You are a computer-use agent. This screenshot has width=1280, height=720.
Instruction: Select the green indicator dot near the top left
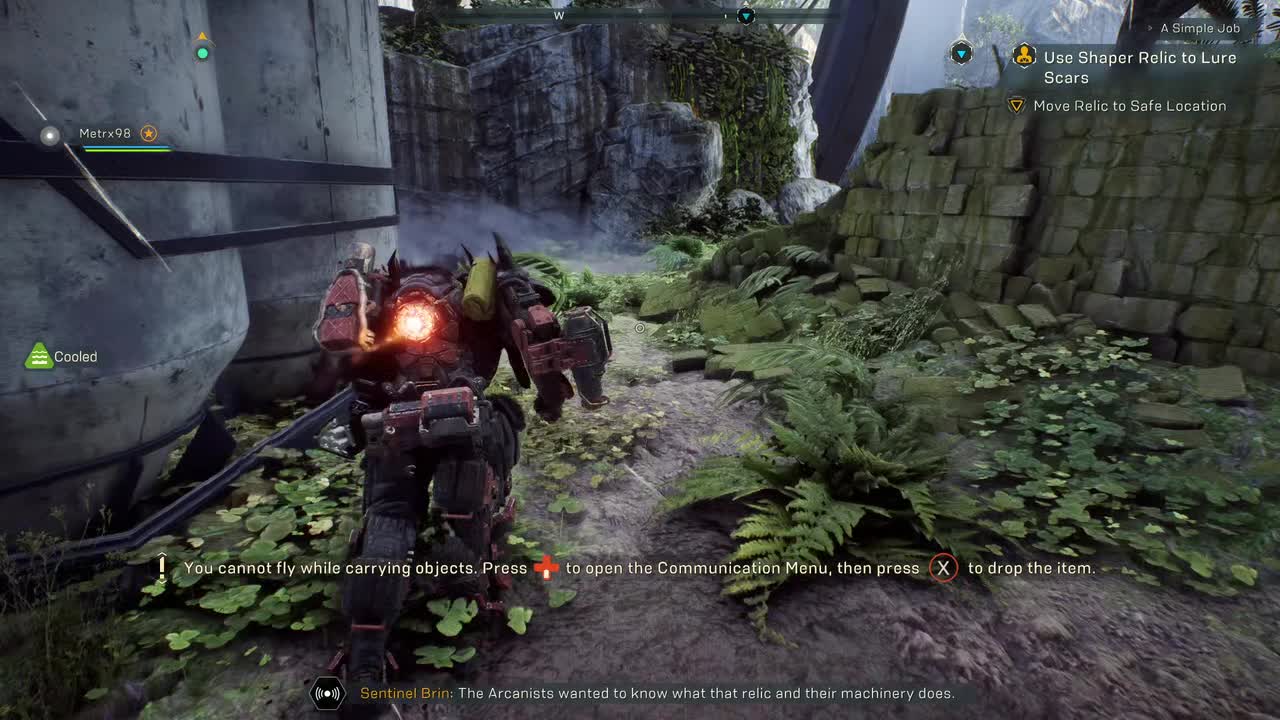tap(202, 52)
